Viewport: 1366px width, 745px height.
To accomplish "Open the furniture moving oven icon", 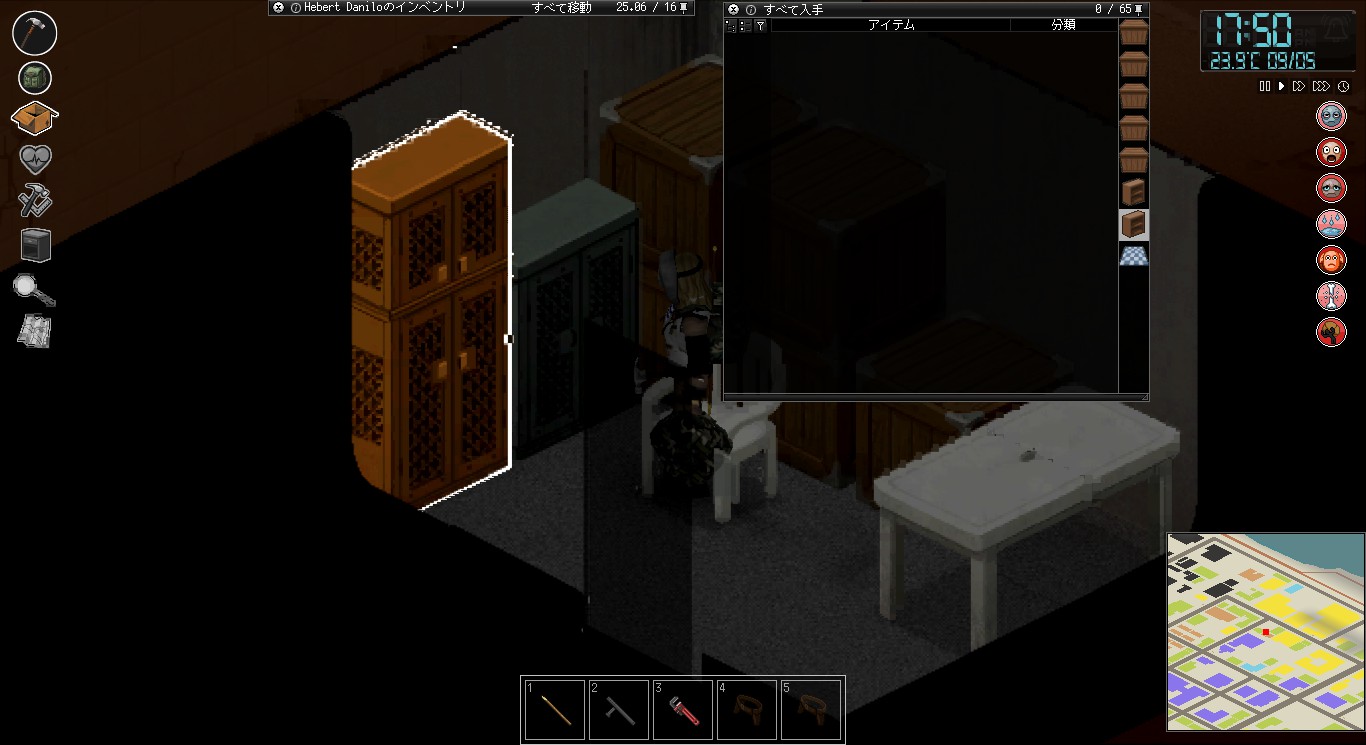I will tap(34, 244).
